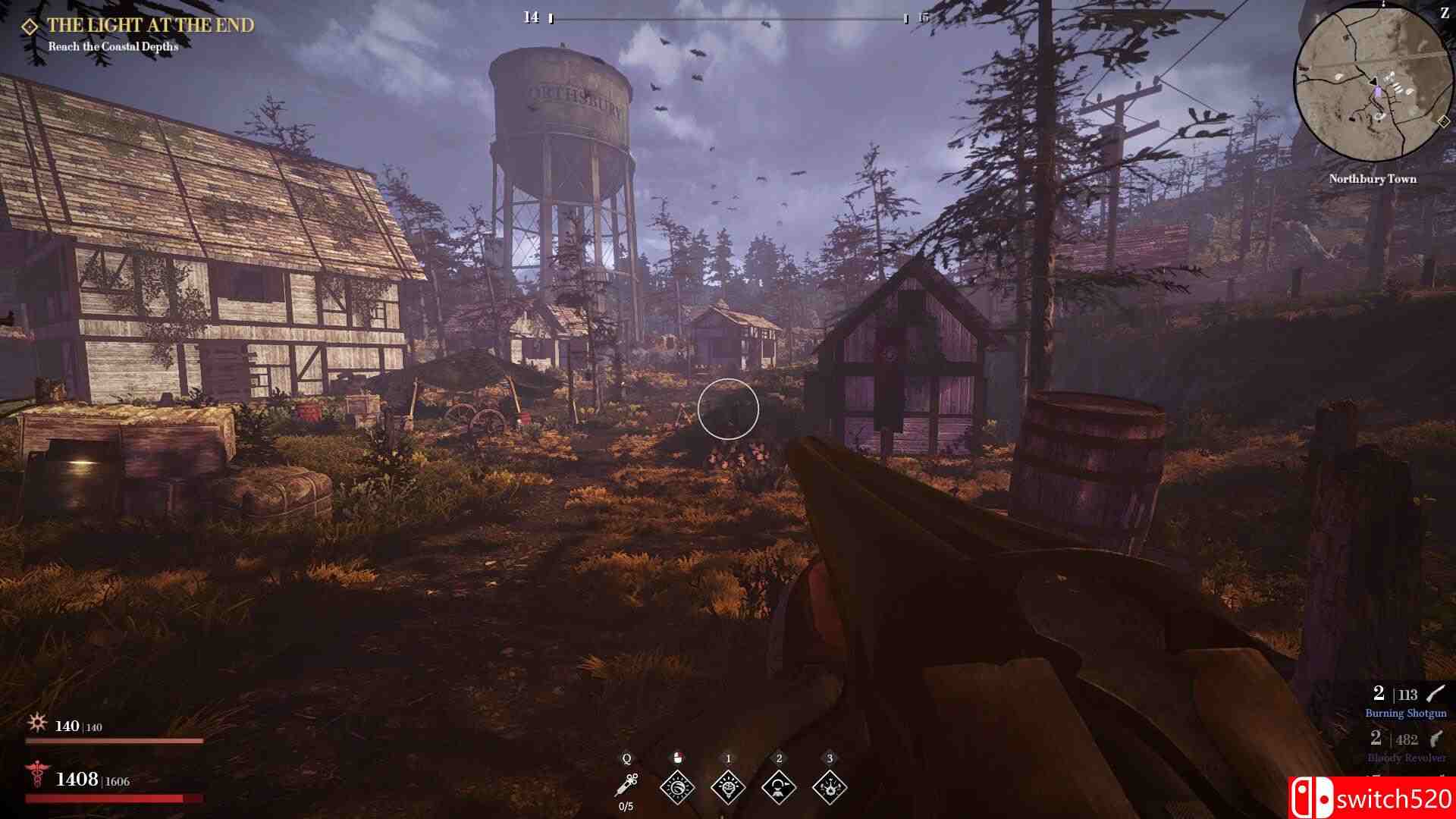Click the switch520 watermark logo
The width and height of the screenshot is (1456, 819).
click(1371, 799)
